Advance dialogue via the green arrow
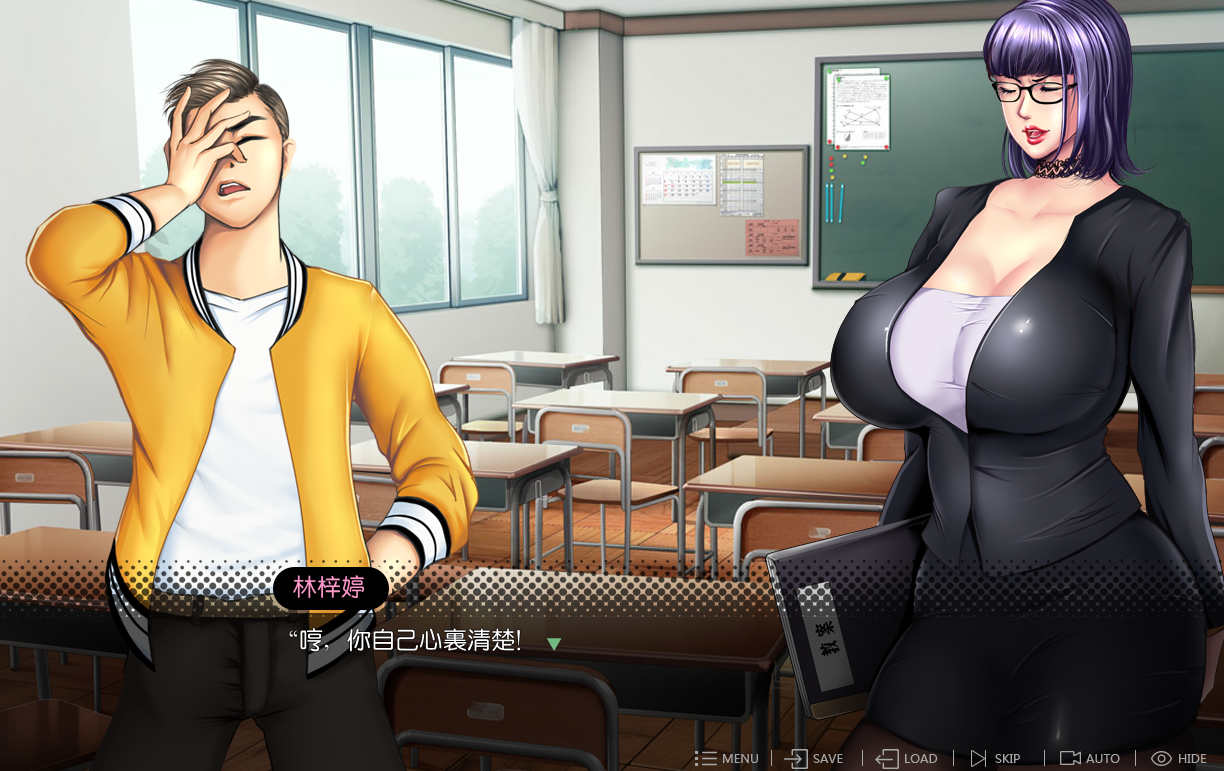Image resolution: width=1224 pixels, height=771 pixels. tap(553, 643)
